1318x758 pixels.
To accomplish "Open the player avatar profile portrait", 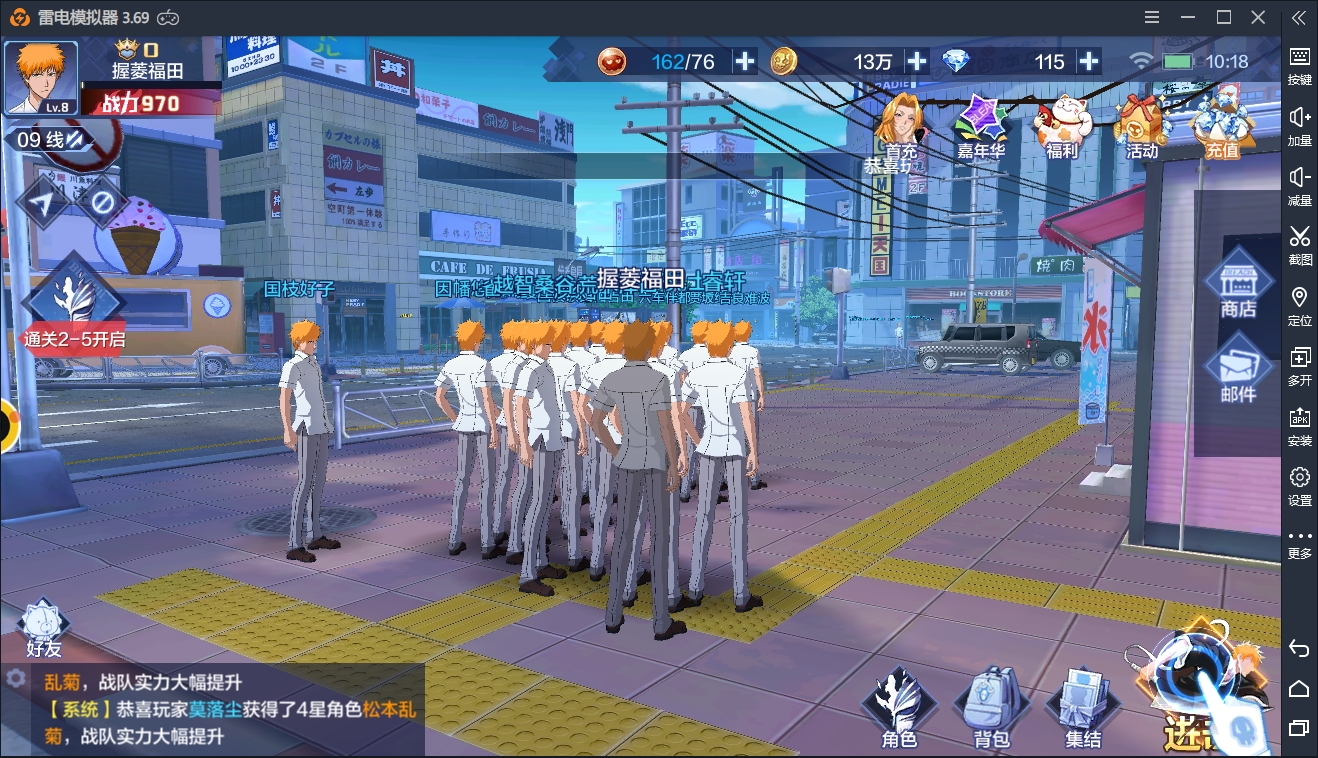I will [x=41, y=77].
